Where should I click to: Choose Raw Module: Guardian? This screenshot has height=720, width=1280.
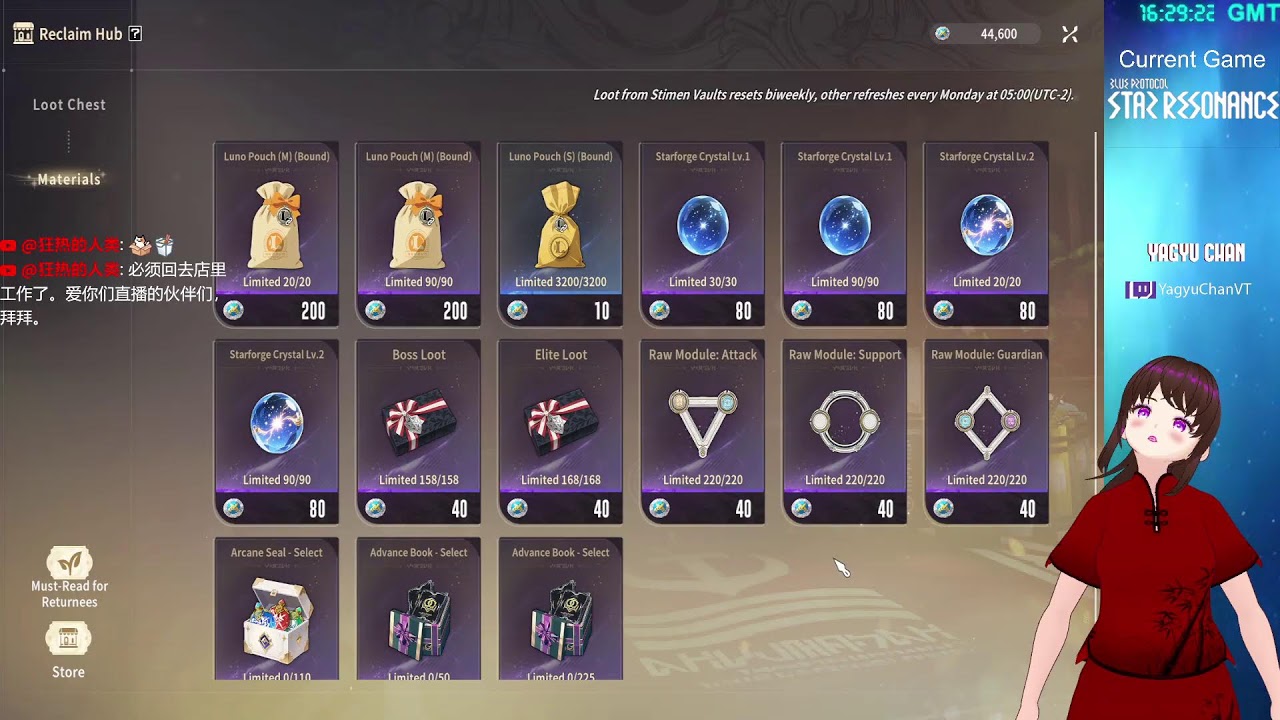click(986, 431)
